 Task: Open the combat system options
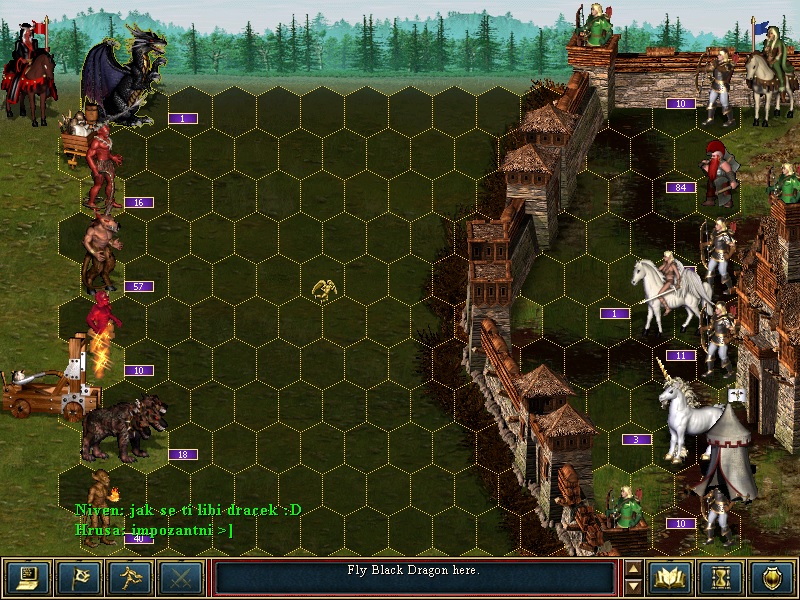tap(28, 578)
